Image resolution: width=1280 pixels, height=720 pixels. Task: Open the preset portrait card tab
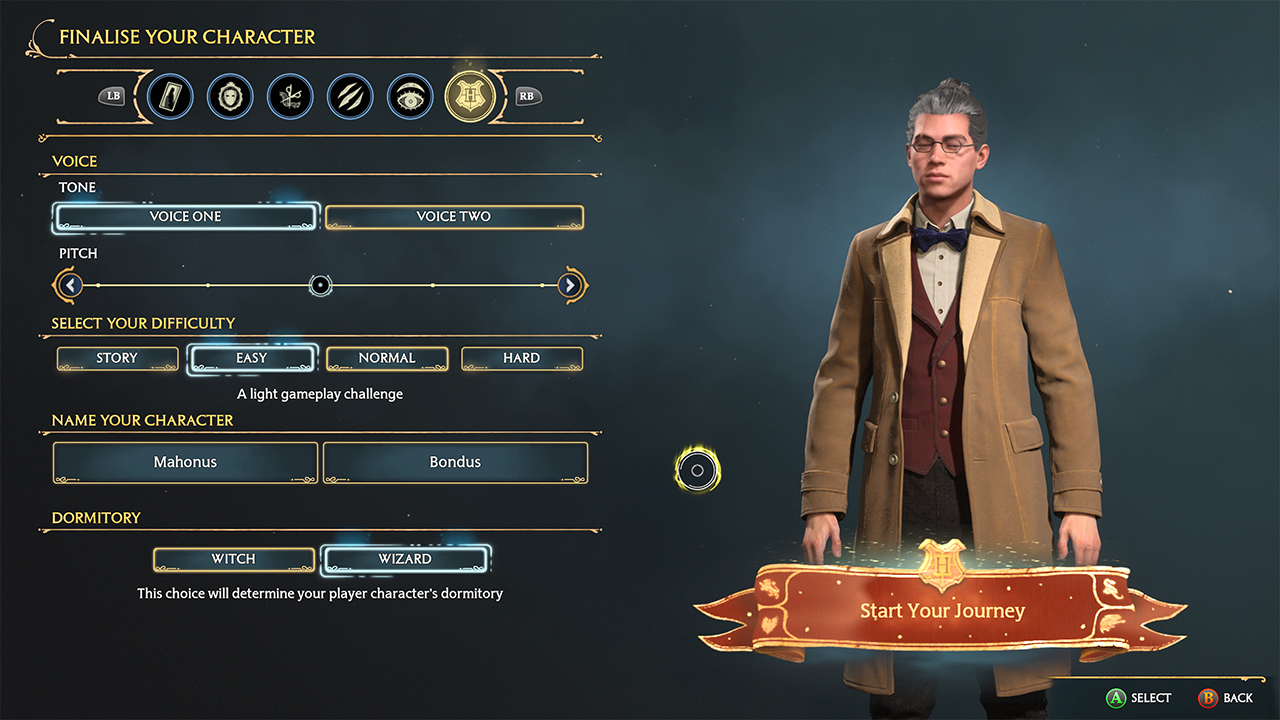tap(170, 97)
